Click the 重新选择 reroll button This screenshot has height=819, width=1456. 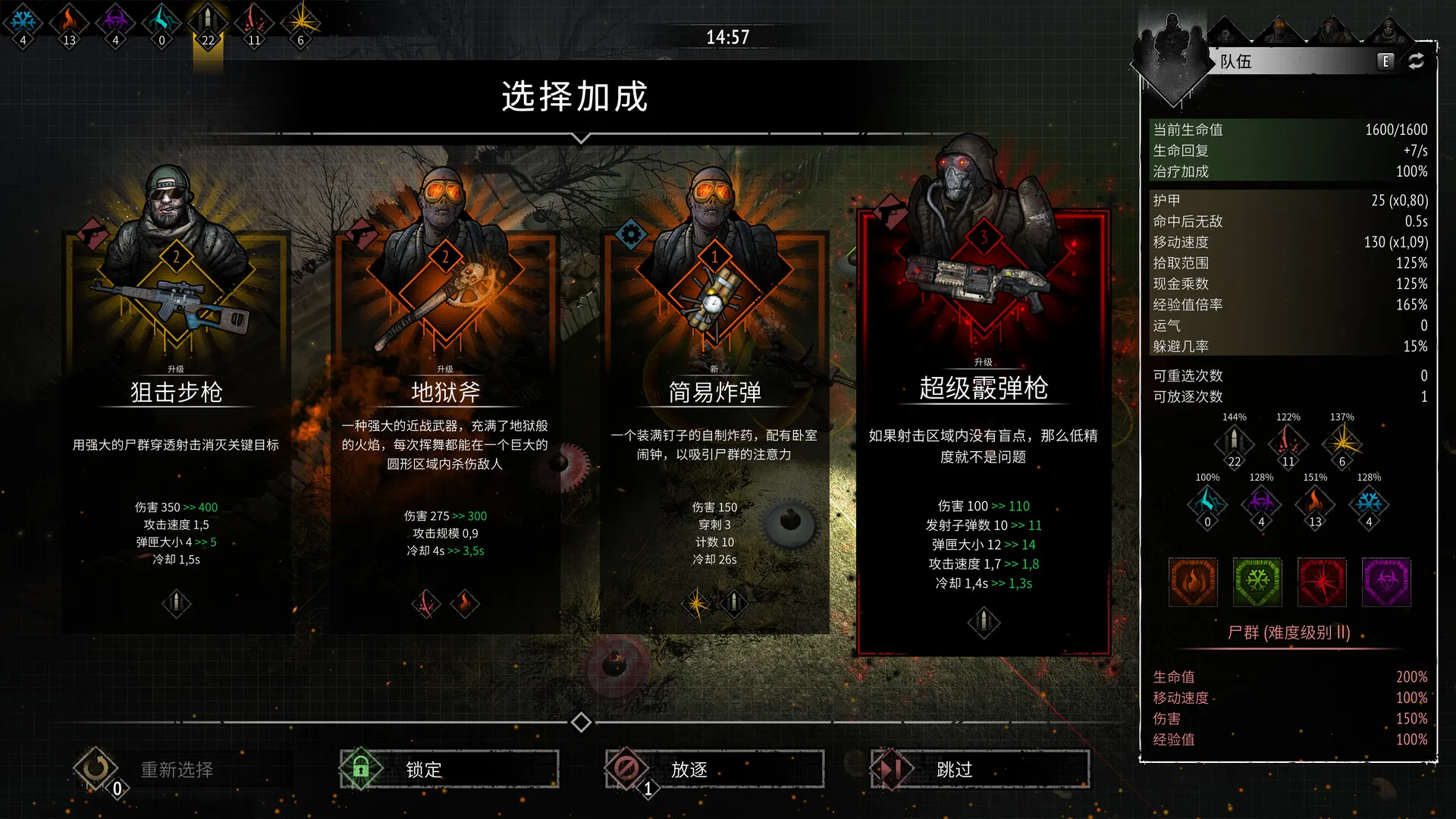point(176,769)
